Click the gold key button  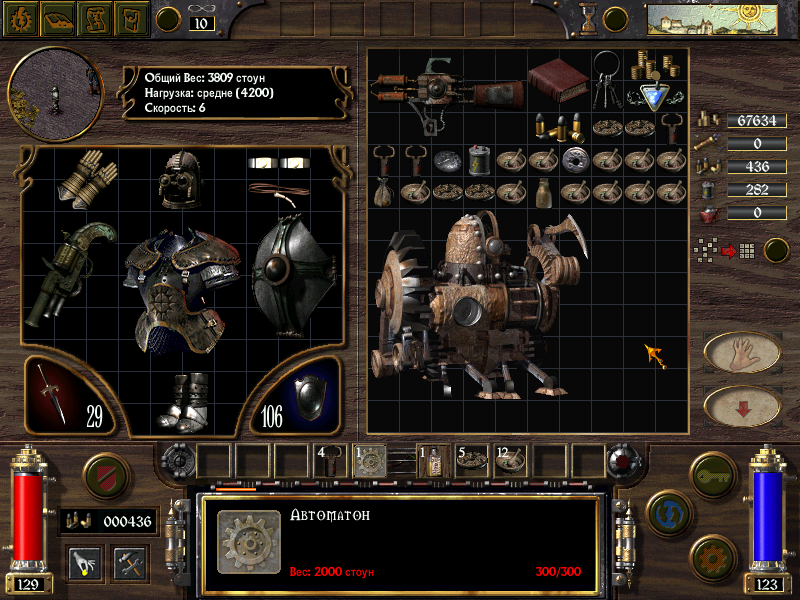[713, 471]
